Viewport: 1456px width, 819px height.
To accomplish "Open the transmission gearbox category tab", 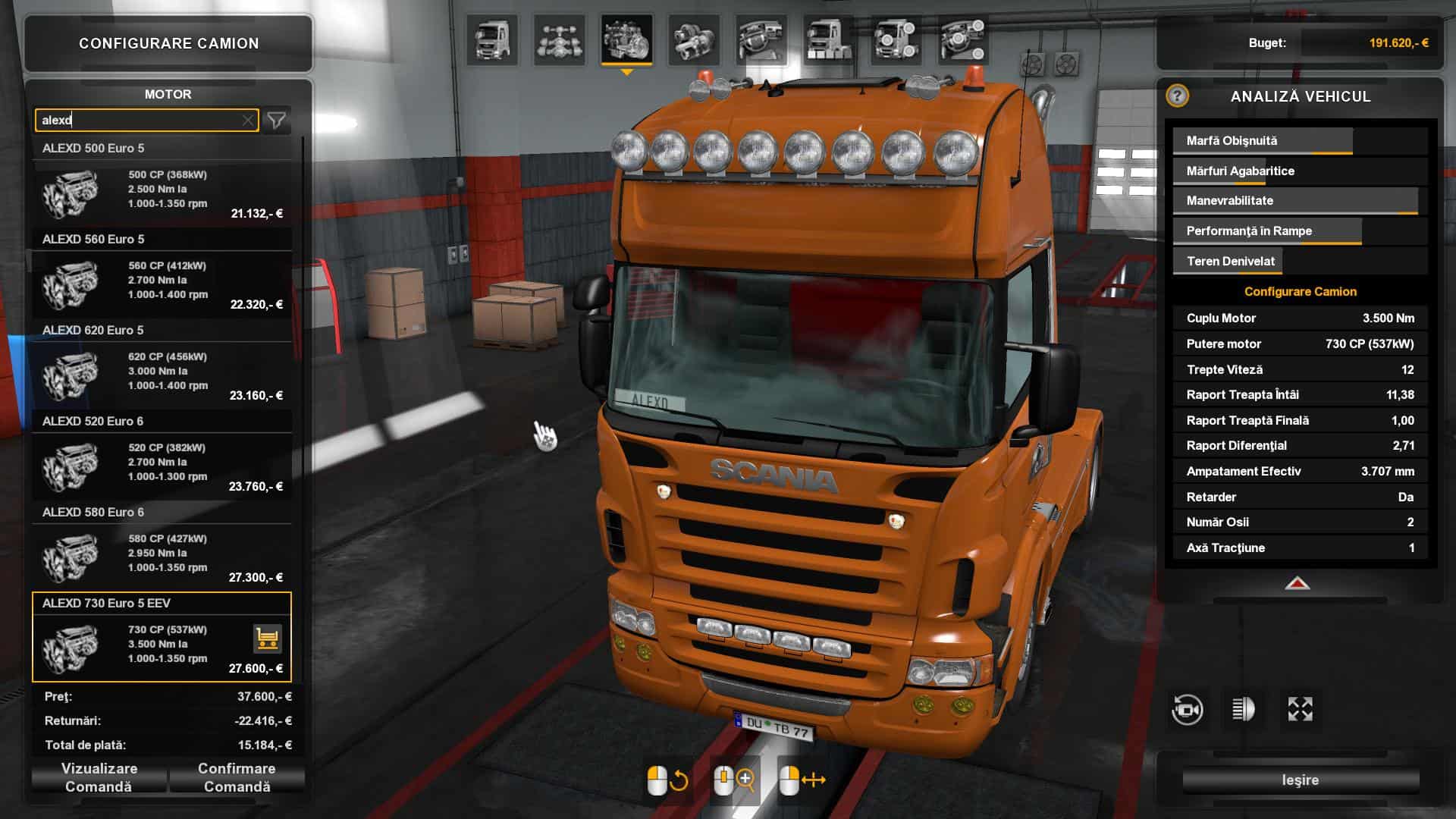I will click(694, 39).
